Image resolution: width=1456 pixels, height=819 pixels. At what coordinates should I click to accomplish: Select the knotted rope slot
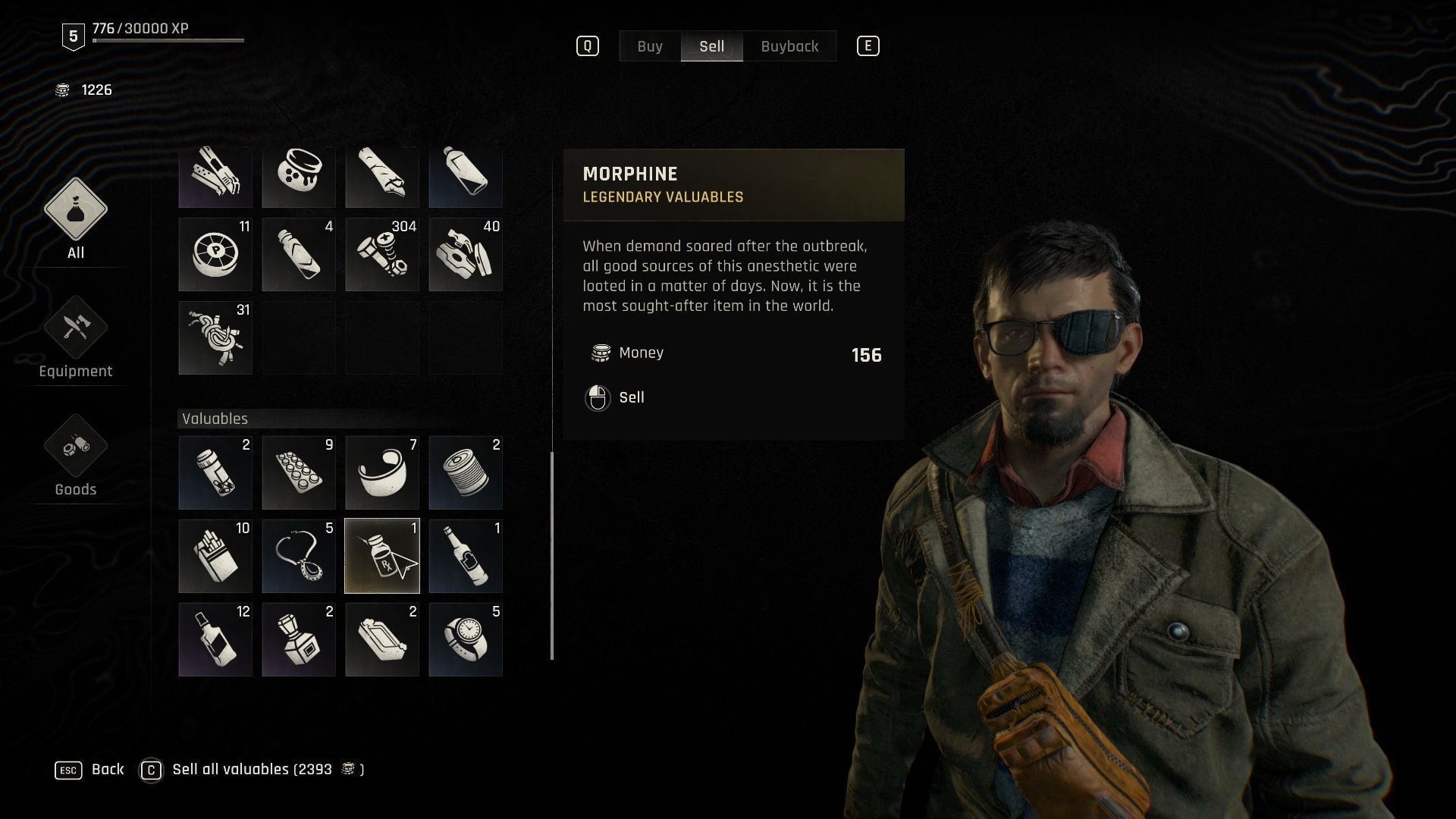(215, 337)
